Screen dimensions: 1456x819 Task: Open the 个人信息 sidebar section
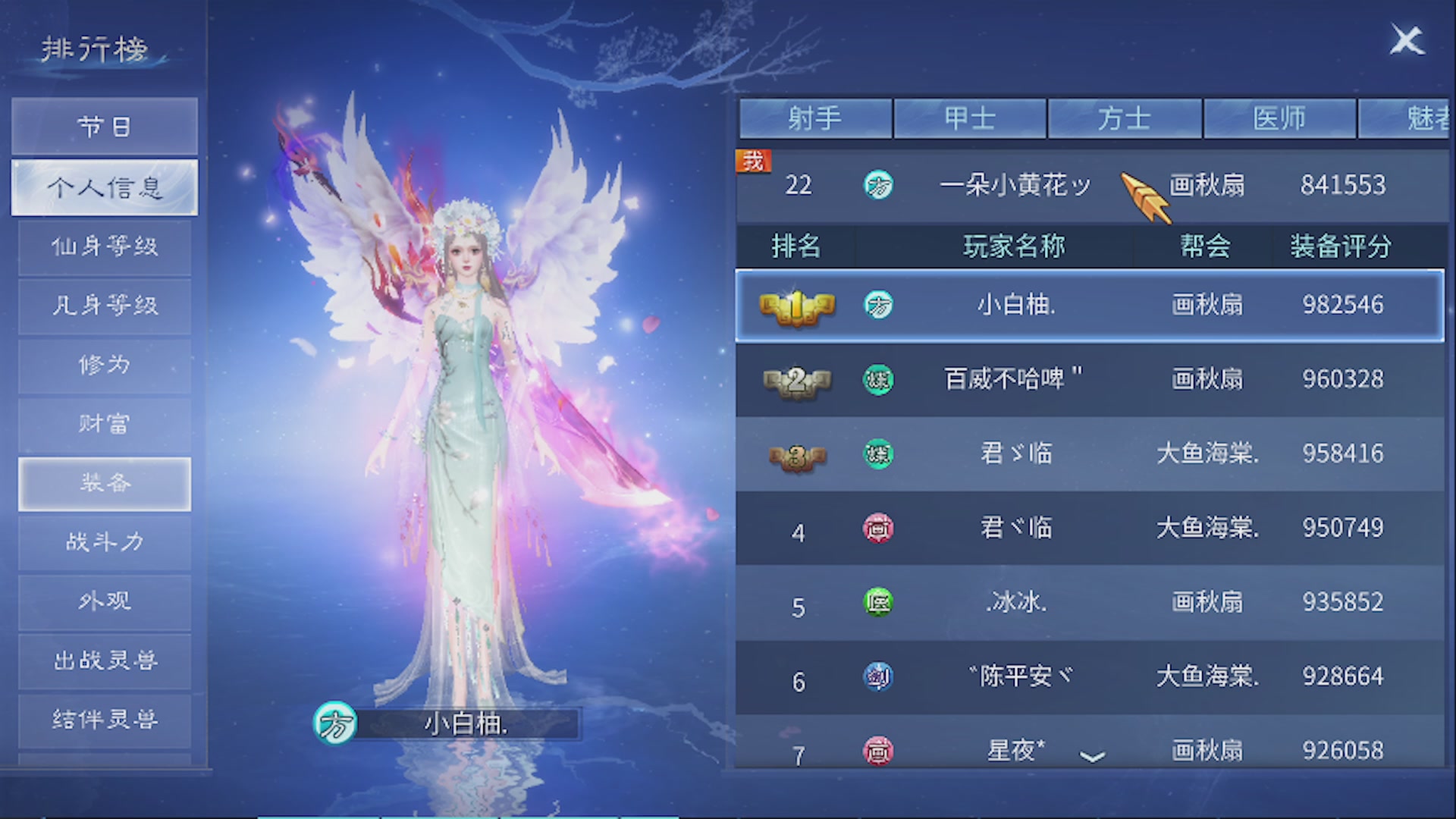[104, 187]
